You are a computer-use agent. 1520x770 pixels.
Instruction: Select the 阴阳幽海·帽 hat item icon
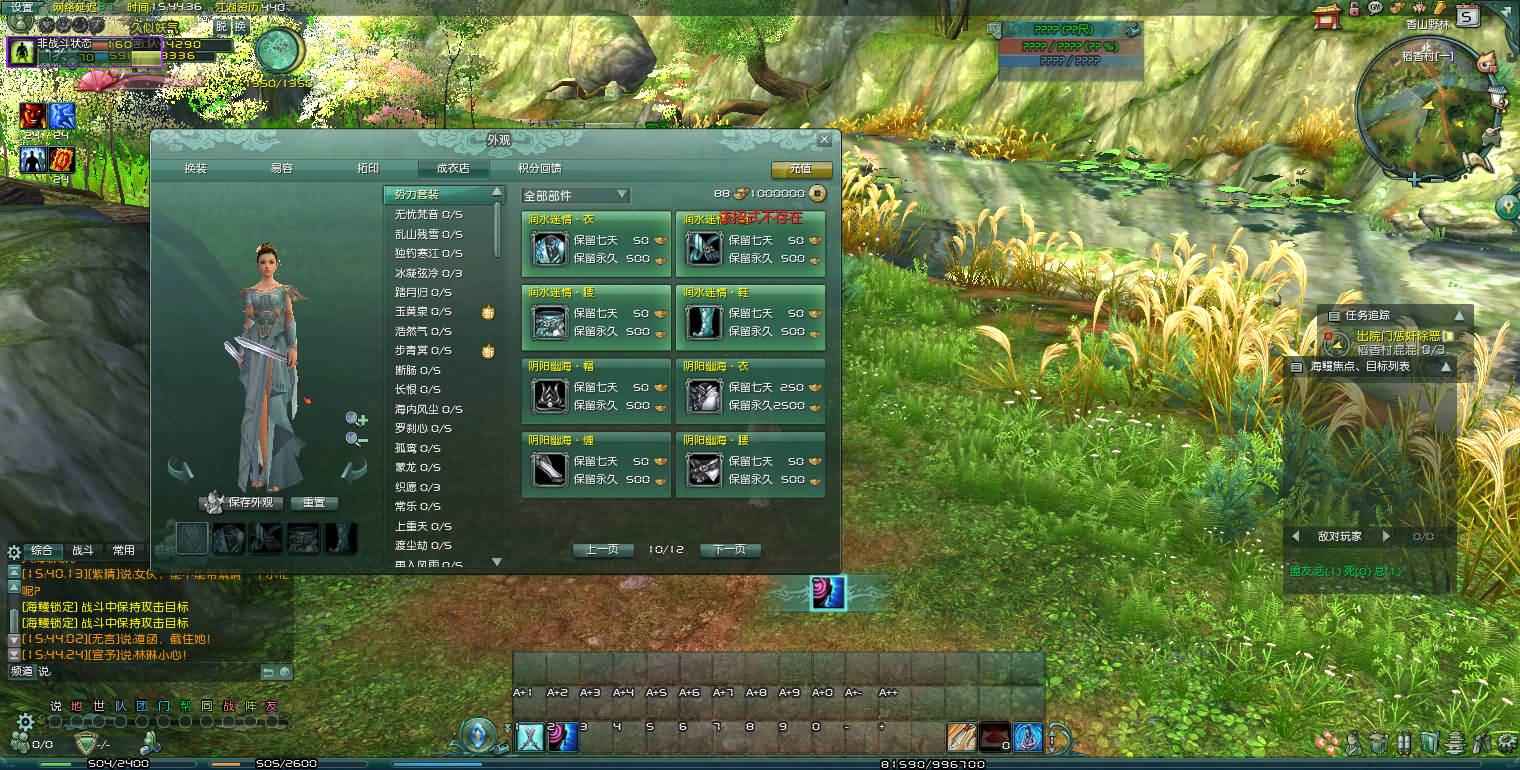tap(551, 396)
